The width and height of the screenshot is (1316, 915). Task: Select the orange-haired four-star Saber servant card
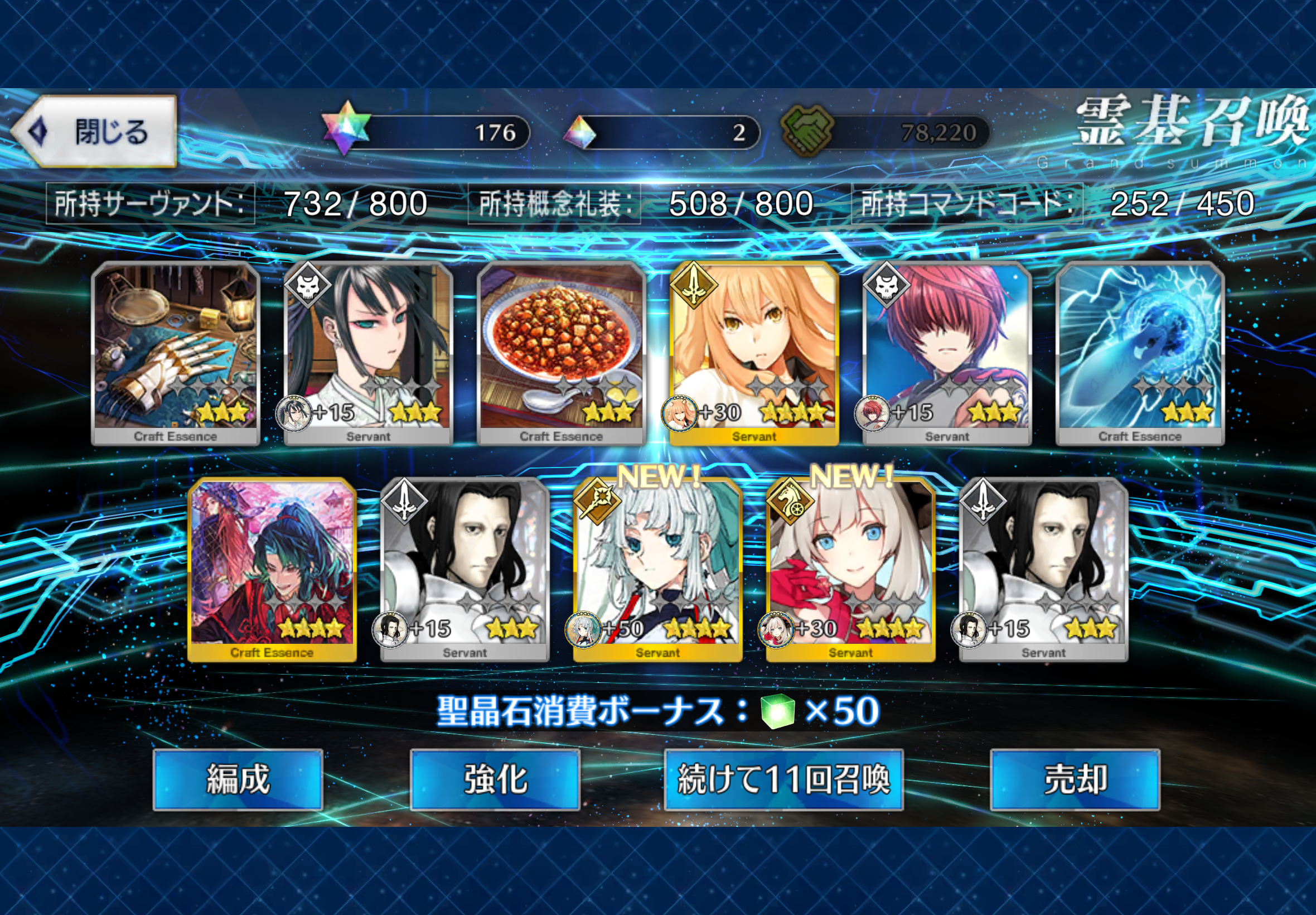click(x=754, y=353)
